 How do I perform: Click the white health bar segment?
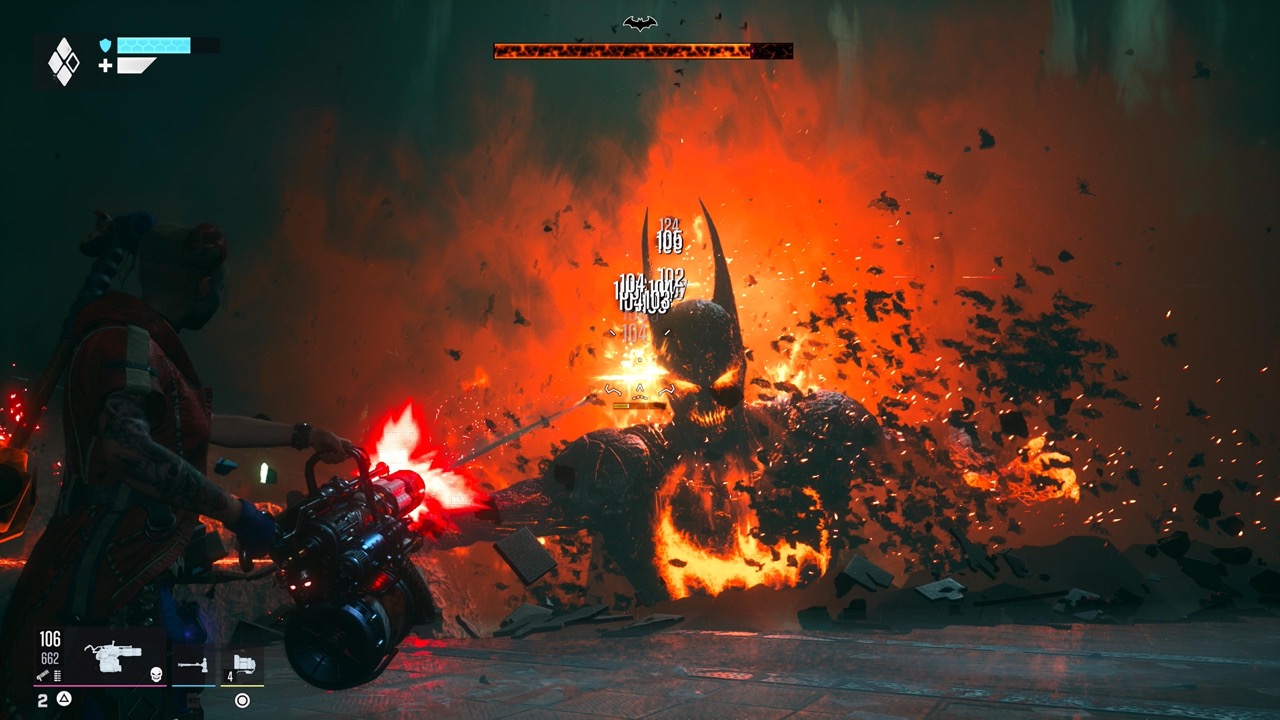[x=135, y=65]
